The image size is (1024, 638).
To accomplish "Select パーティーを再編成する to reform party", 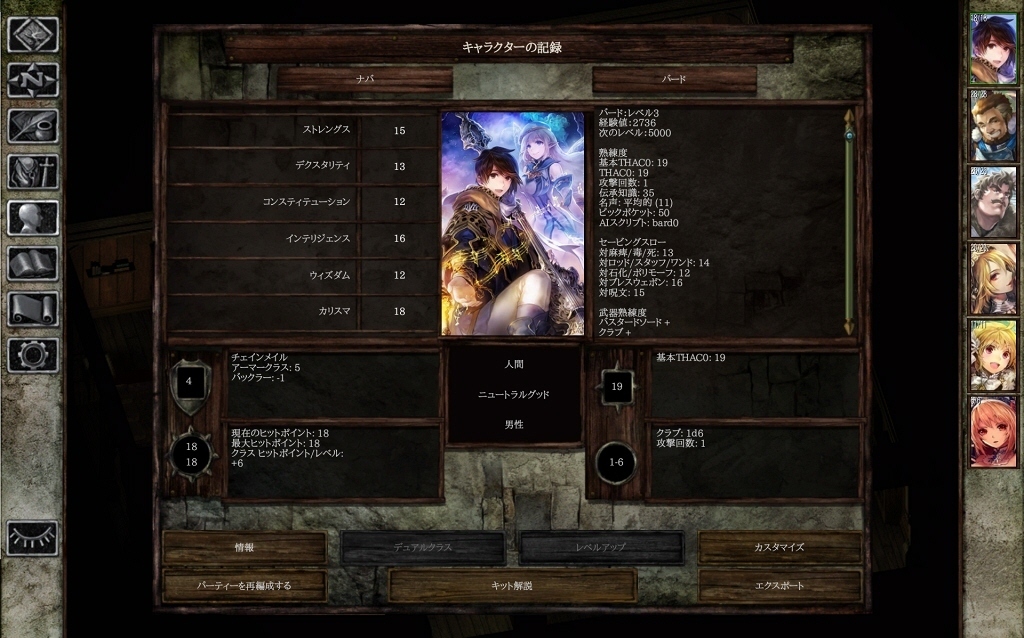I will click(x=244, y=586).
